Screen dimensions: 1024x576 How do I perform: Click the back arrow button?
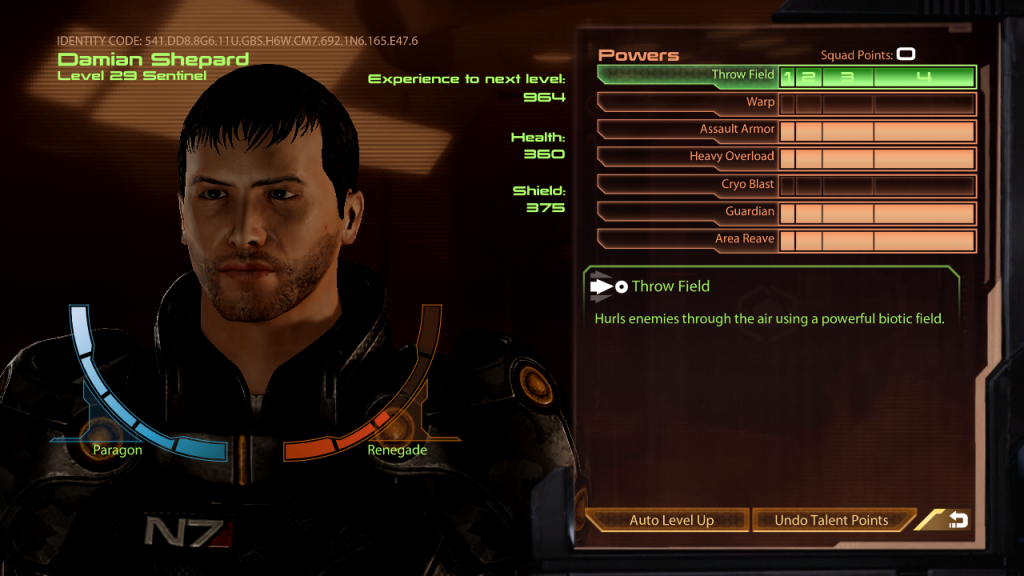point(957,520)
